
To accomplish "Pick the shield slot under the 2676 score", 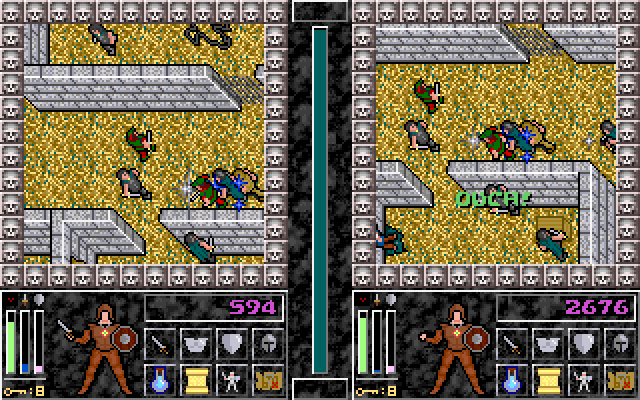I will tap(583, 344).
